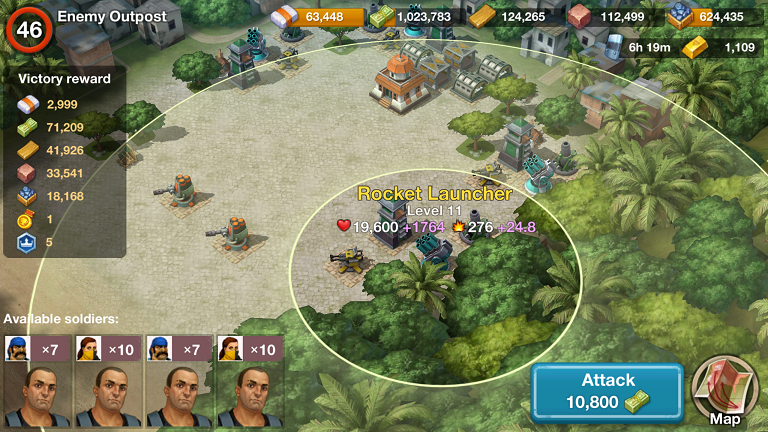
Task: Start the attack for 10,800 cash
Action: click(607, 392)
